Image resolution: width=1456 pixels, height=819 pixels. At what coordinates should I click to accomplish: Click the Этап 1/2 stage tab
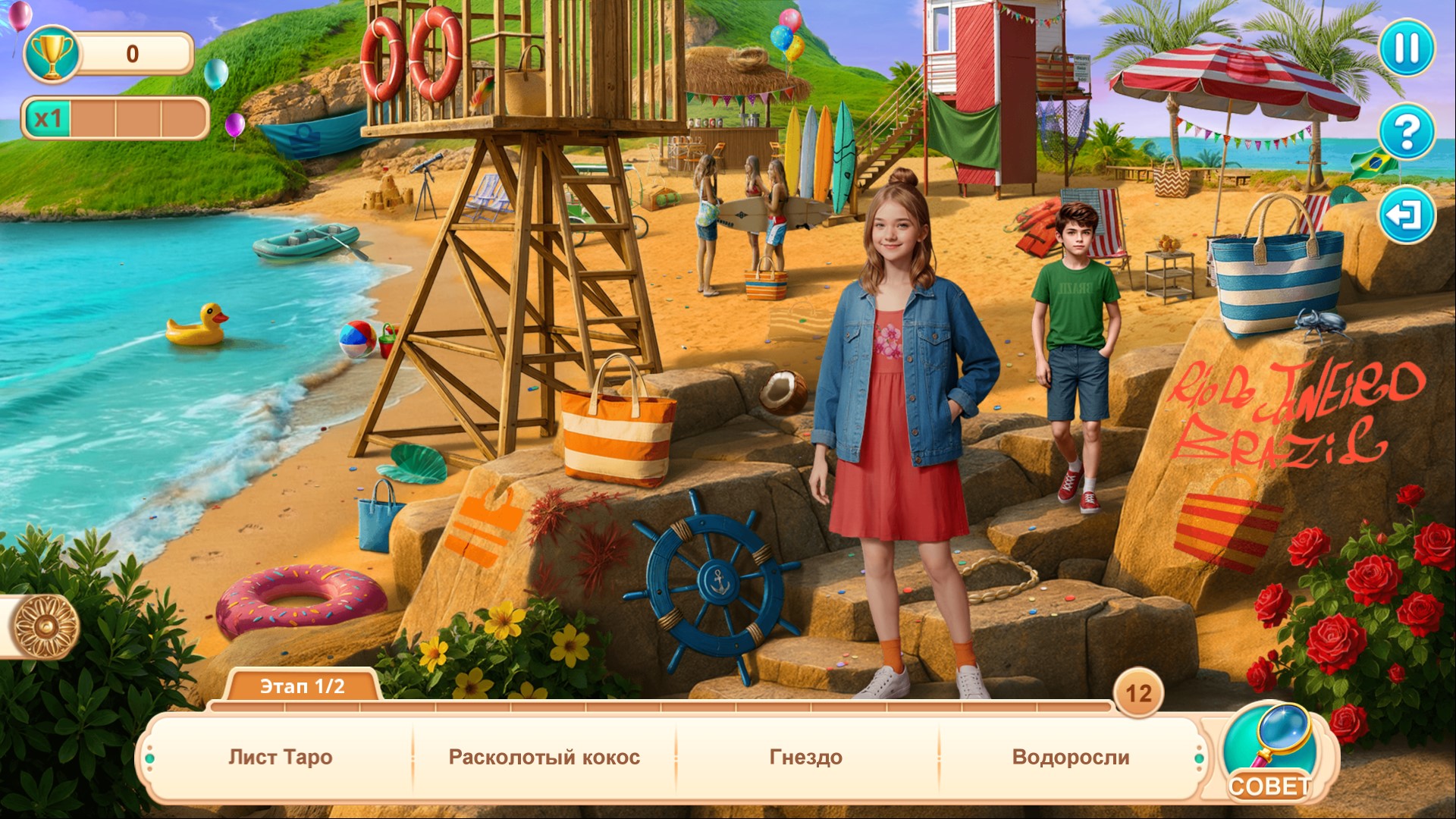[302, 686]
